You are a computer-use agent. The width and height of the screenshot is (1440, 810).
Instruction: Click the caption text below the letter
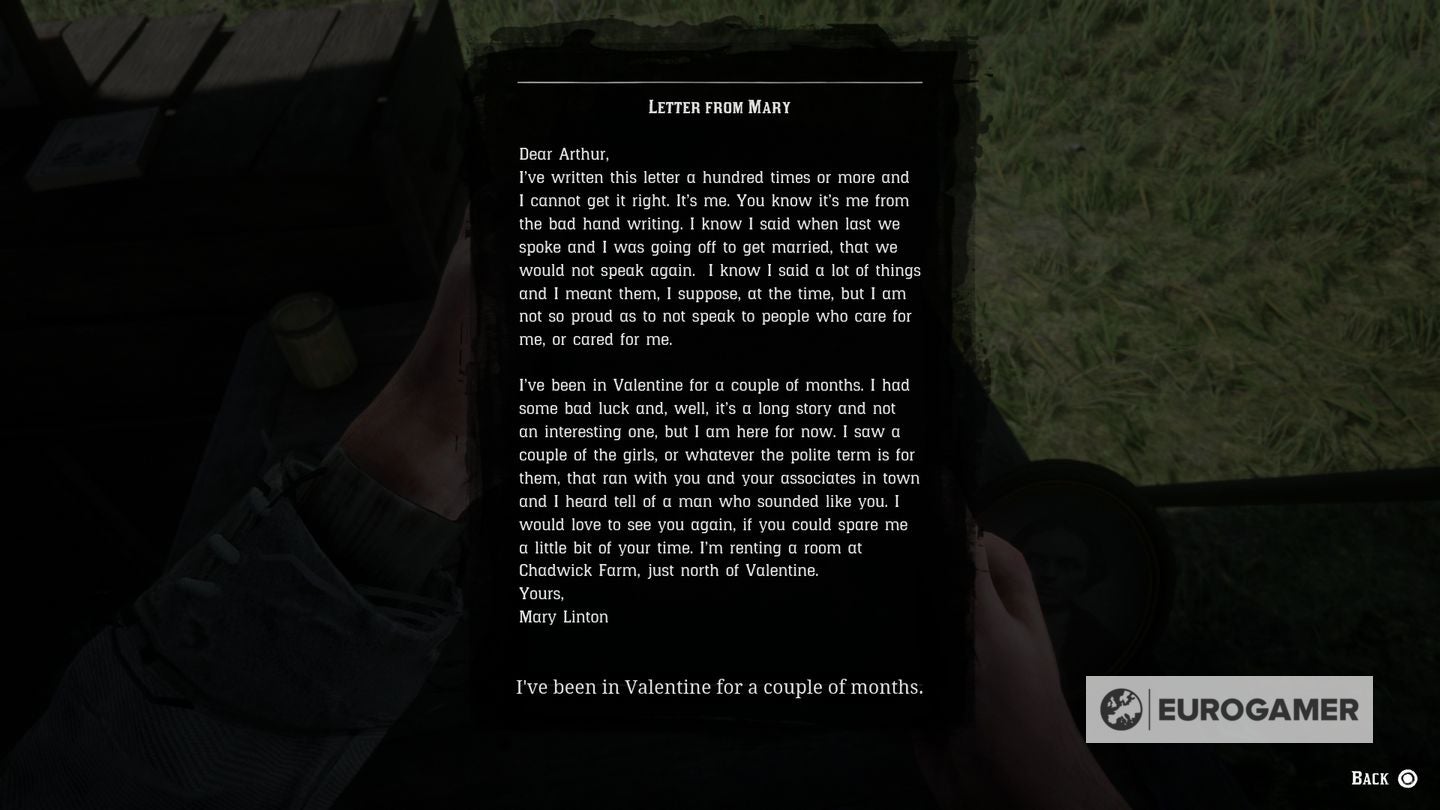(x=718, y=687)
